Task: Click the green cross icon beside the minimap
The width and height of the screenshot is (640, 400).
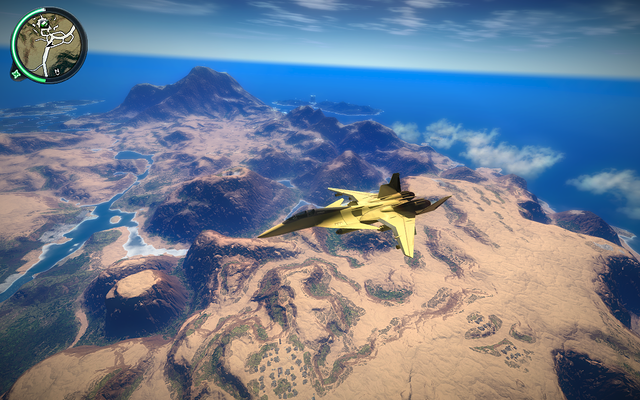Action: [x=16, y=72]
